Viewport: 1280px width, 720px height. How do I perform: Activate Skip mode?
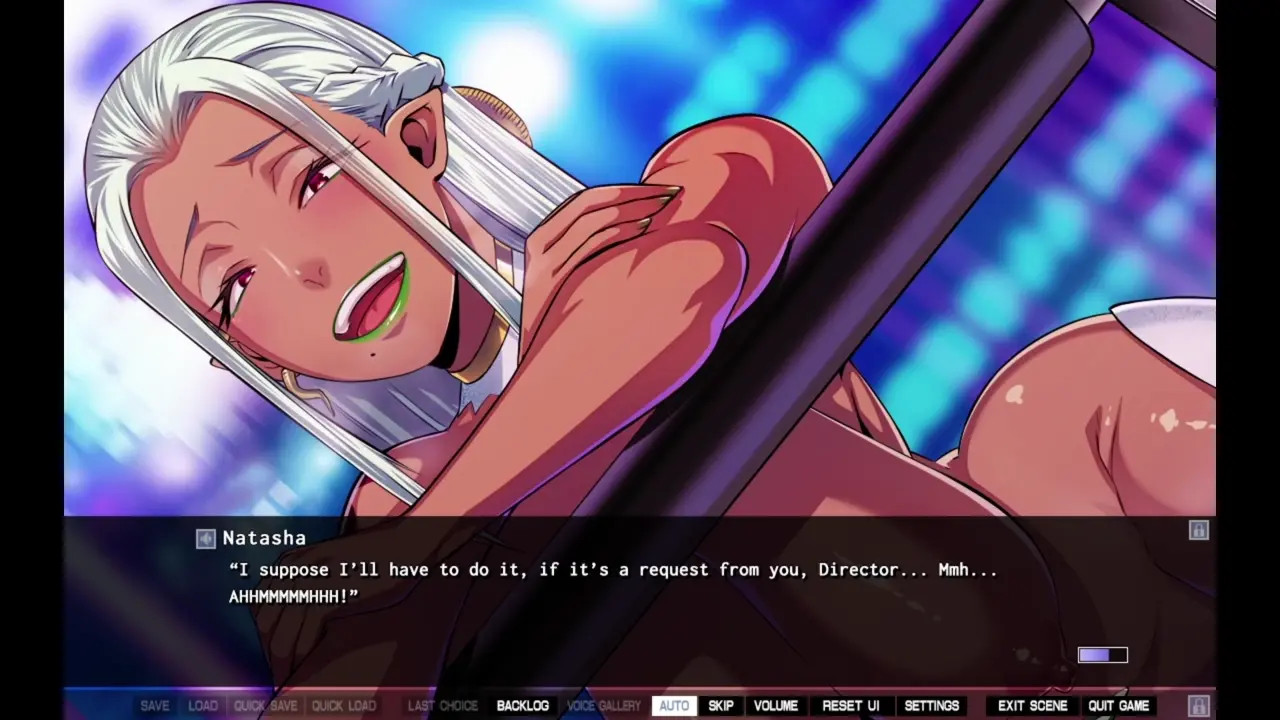click(x=721, y=706)
